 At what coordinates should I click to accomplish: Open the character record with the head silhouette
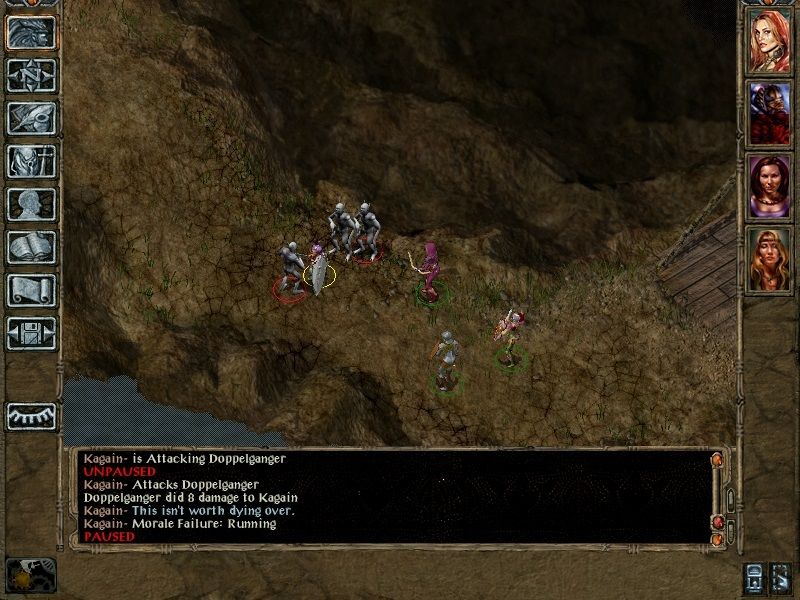pos(31,204)
